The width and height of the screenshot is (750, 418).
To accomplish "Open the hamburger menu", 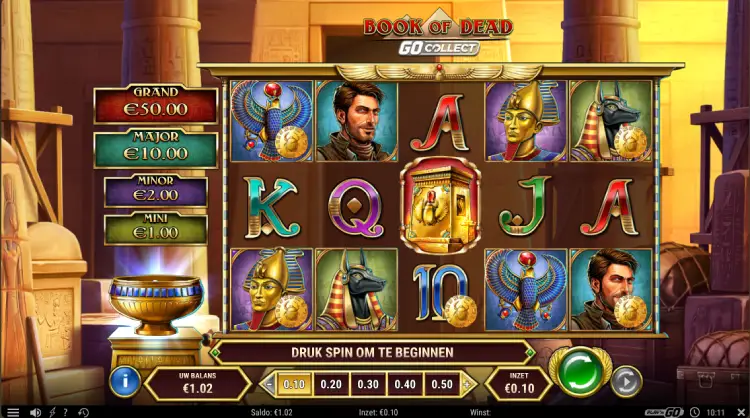I will pyautogui.click(x=13, y=411).
